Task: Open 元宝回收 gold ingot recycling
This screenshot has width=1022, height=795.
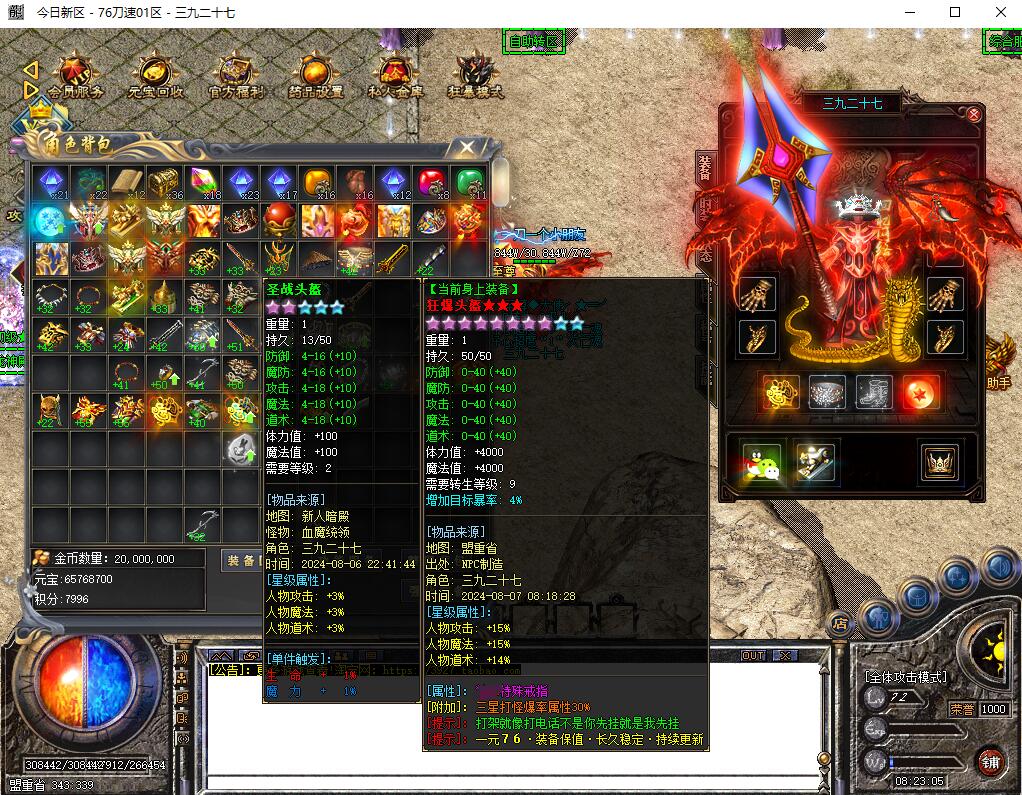Action: tap(155, 77)
